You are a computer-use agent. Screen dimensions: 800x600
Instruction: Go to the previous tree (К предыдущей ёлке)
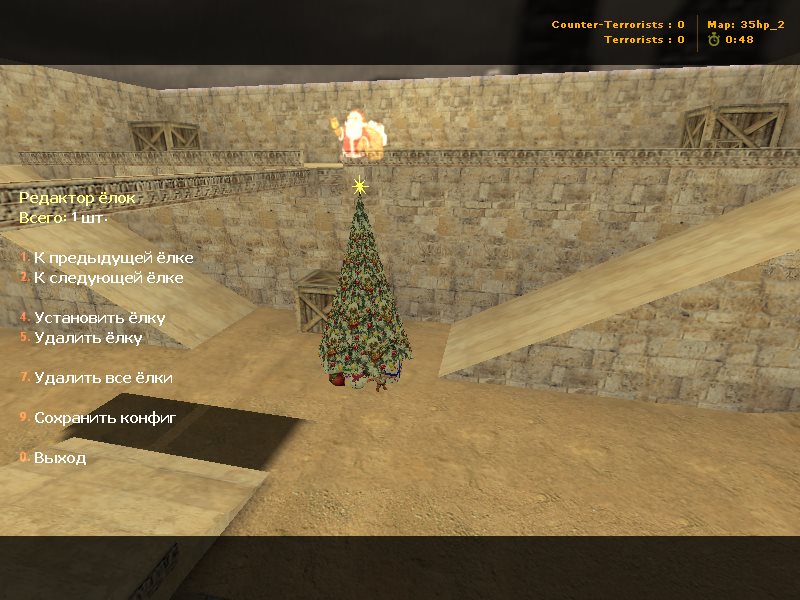pyautogui.click(x=113, y=258)
